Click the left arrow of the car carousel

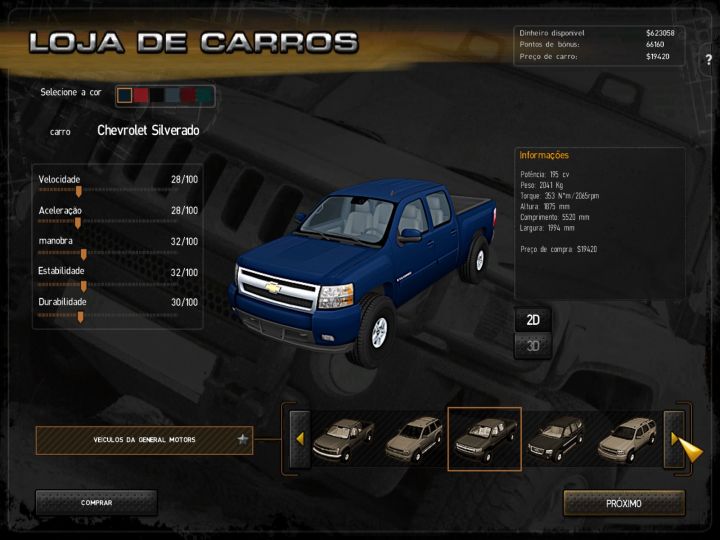[298, 439]
